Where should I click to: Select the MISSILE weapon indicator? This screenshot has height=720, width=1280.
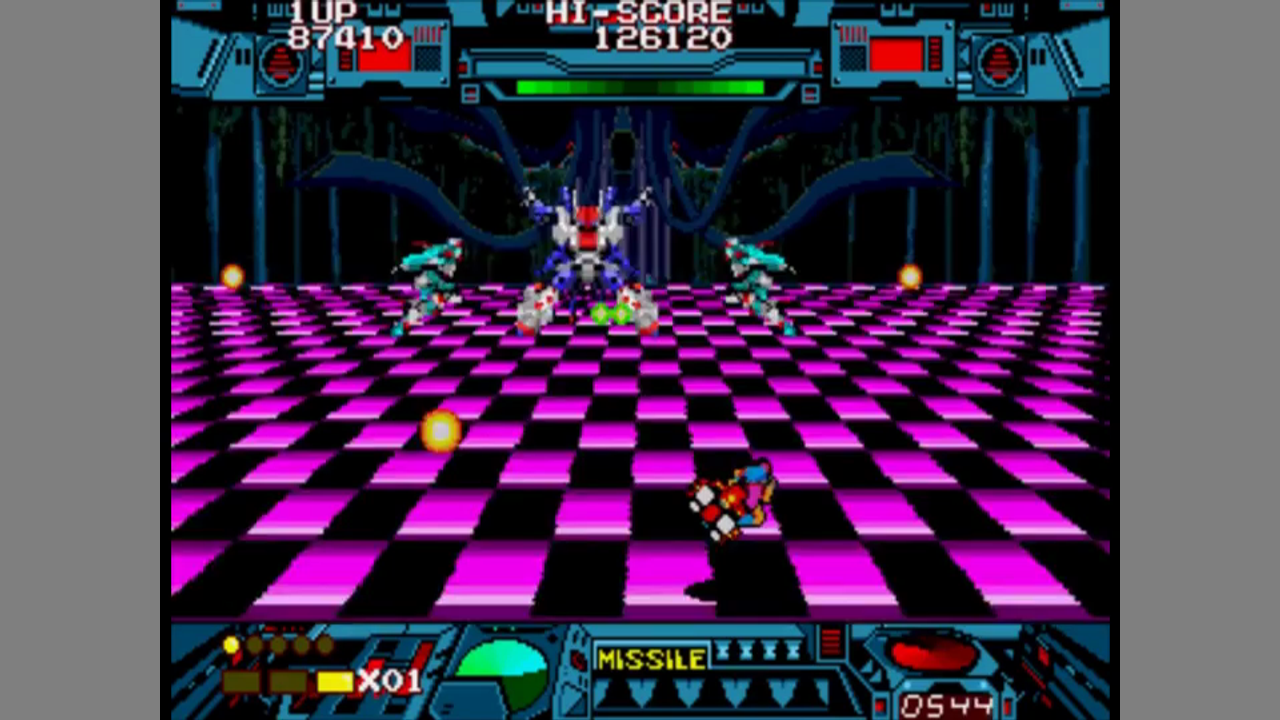click(x=651, y=658)
